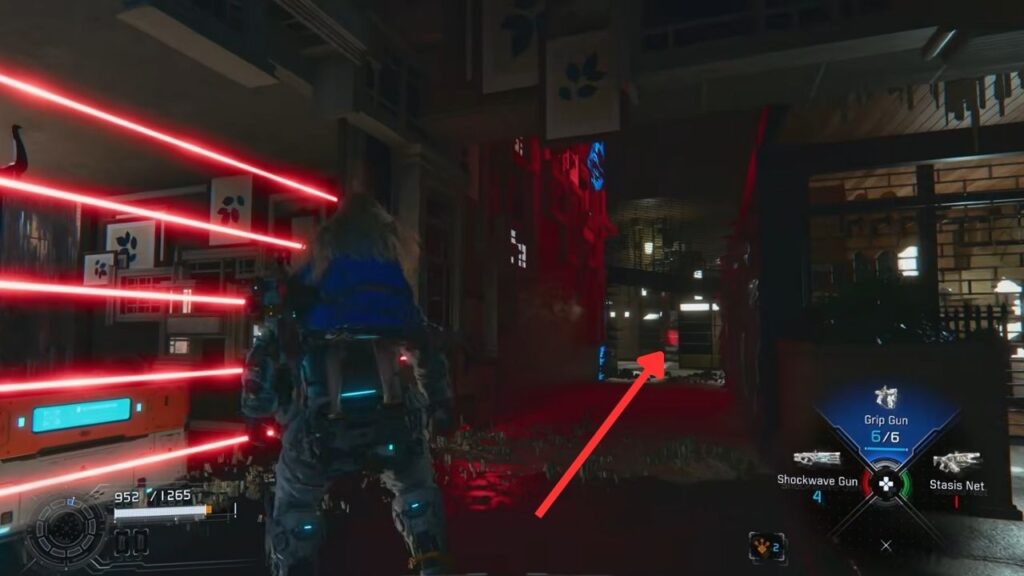Click the circular gauge beside the health bar
The width and height of the screenshot is (1024, 576).
(x=69, y=531)
